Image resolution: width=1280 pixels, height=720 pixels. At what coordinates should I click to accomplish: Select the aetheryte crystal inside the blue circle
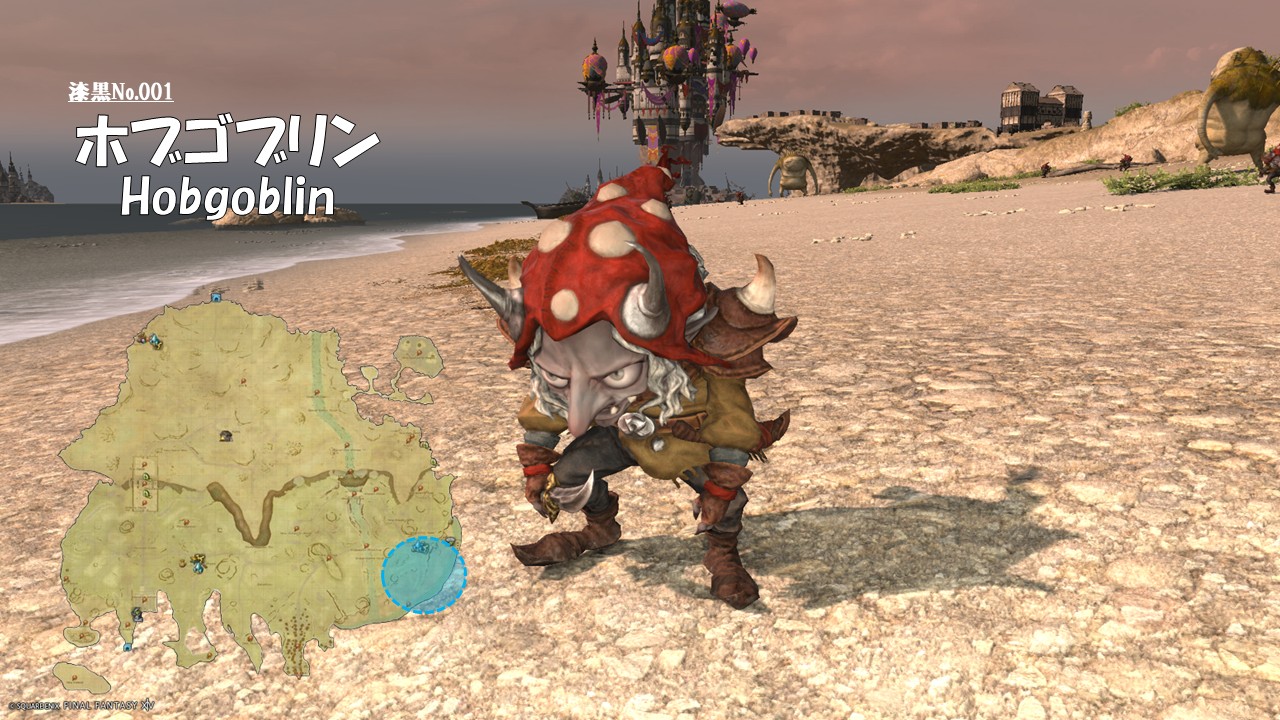point(421,548)
